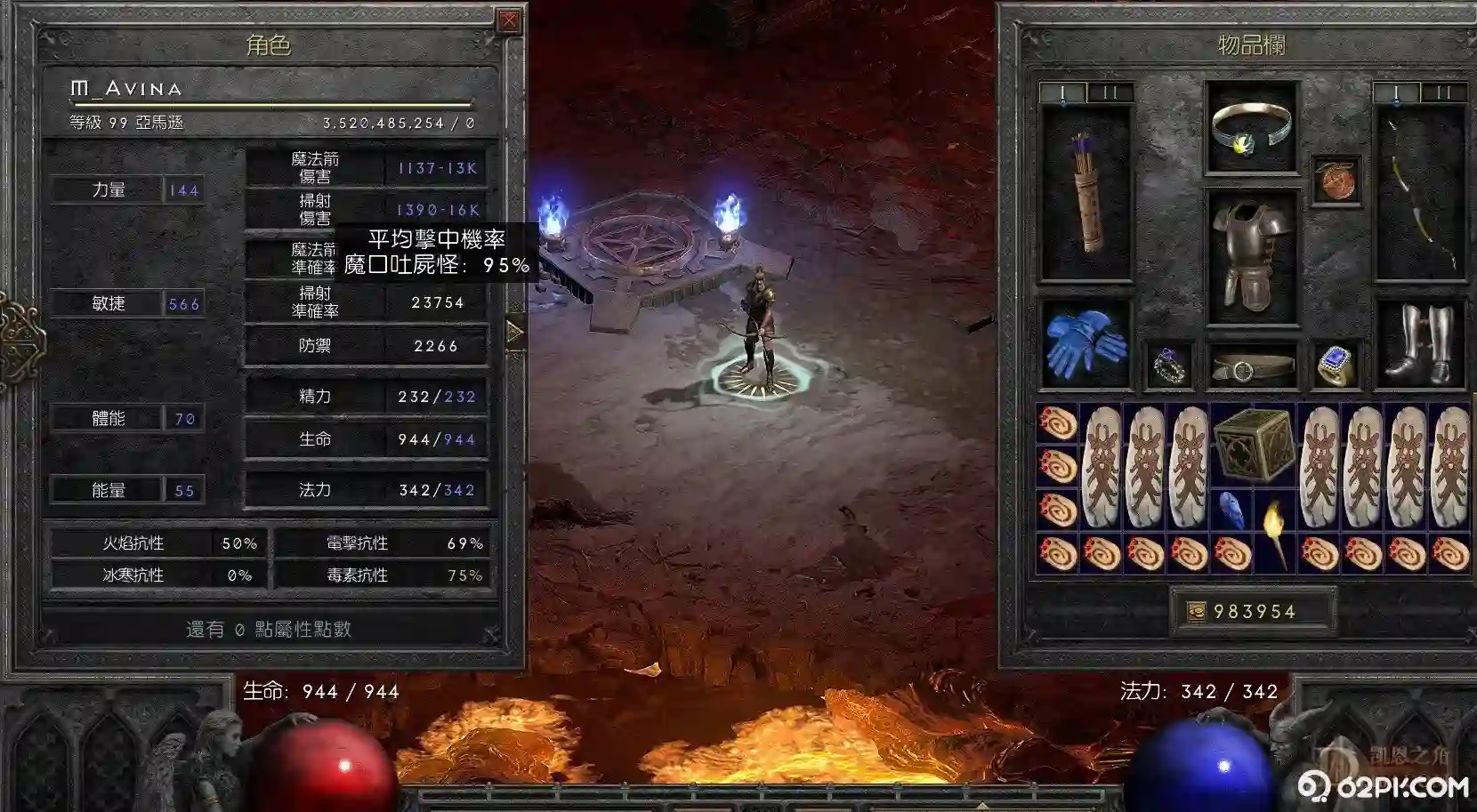Select the equipped amulet slot
This screenshot has width=1477, height=812.
pyautogui.click(x=1336, y=181)
